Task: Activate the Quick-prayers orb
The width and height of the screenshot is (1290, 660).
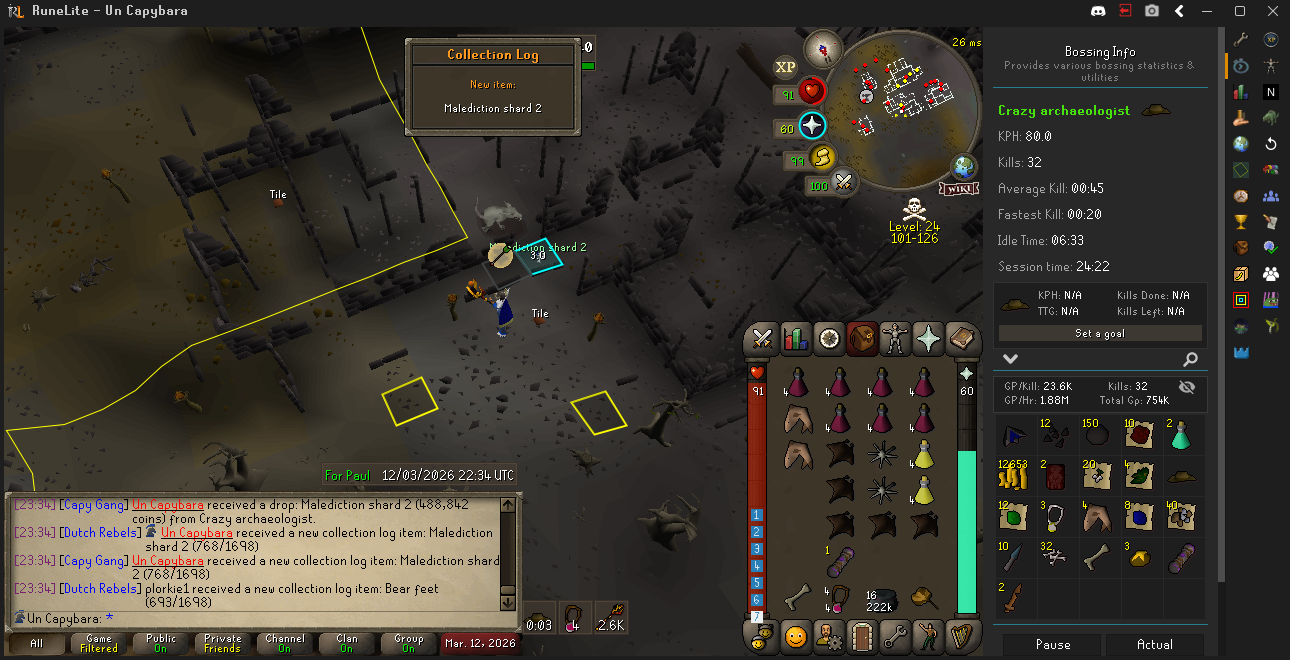Action: point(812,126)
